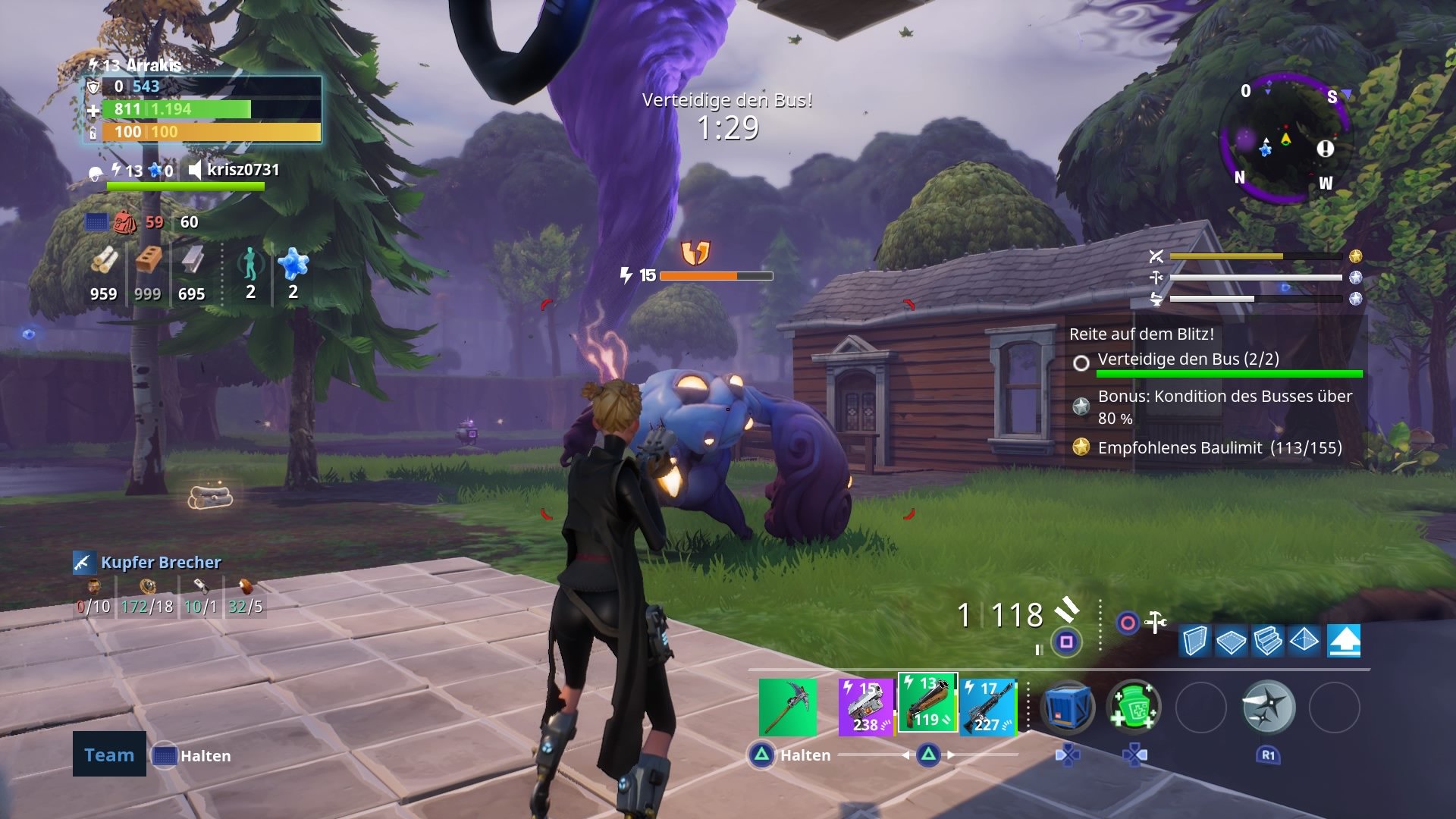Click the Verteidige den Bus objective entry

[1187, 359]
